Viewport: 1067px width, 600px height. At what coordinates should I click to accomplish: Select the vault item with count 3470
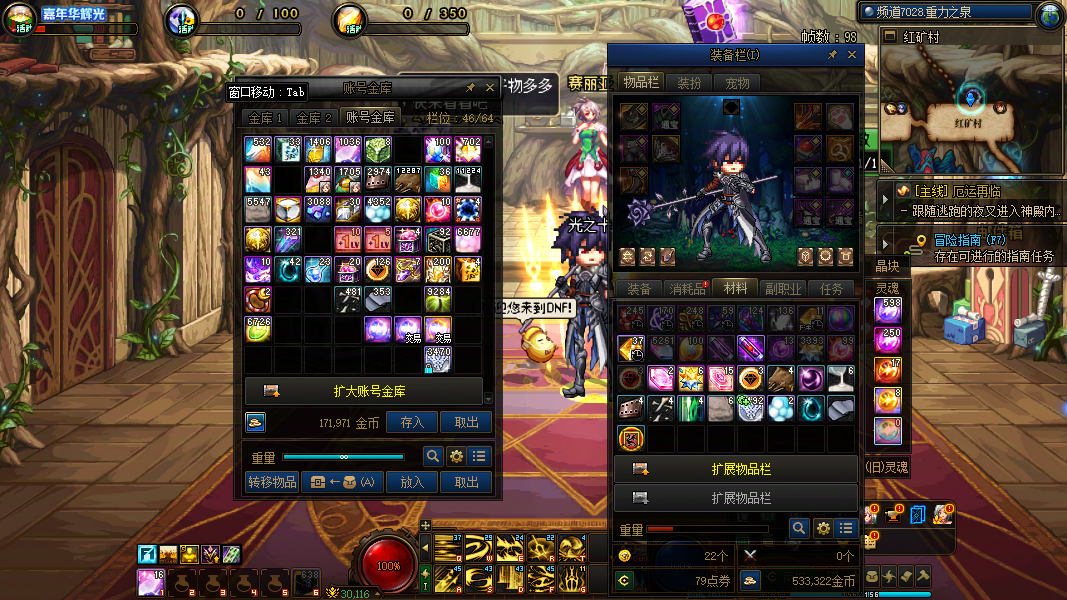[439, 359]
